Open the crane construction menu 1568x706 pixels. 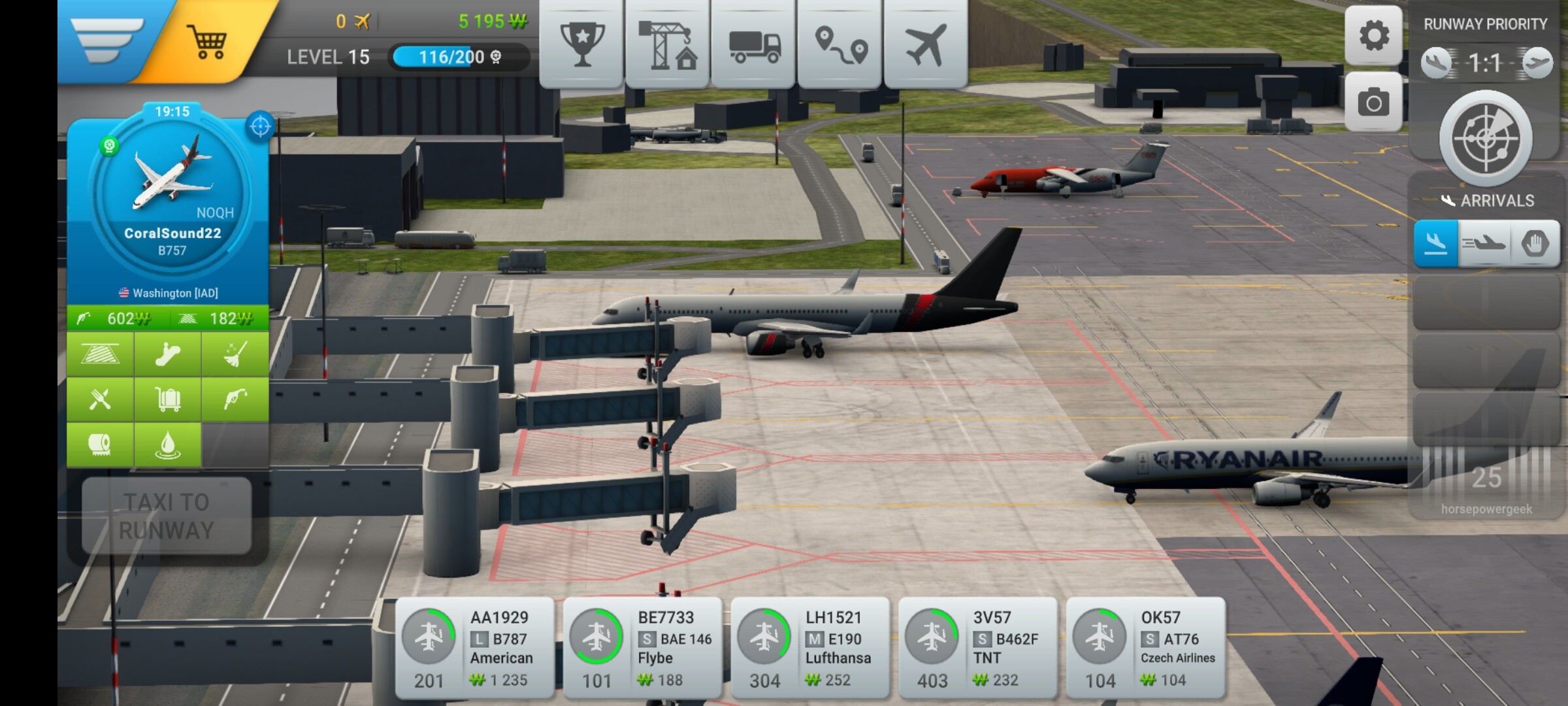(667, 43)
